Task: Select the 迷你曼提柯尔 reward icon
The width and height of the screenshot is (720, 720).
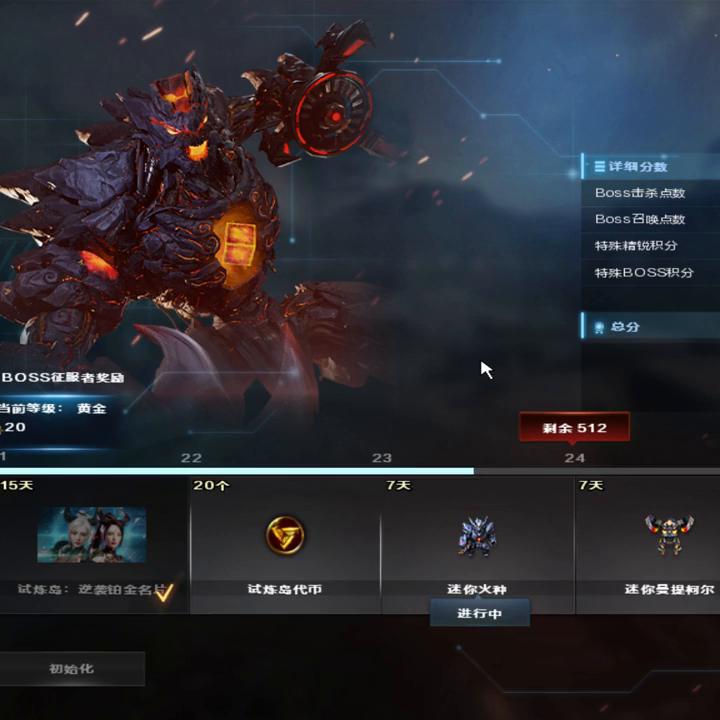Action: pos(669,535)
